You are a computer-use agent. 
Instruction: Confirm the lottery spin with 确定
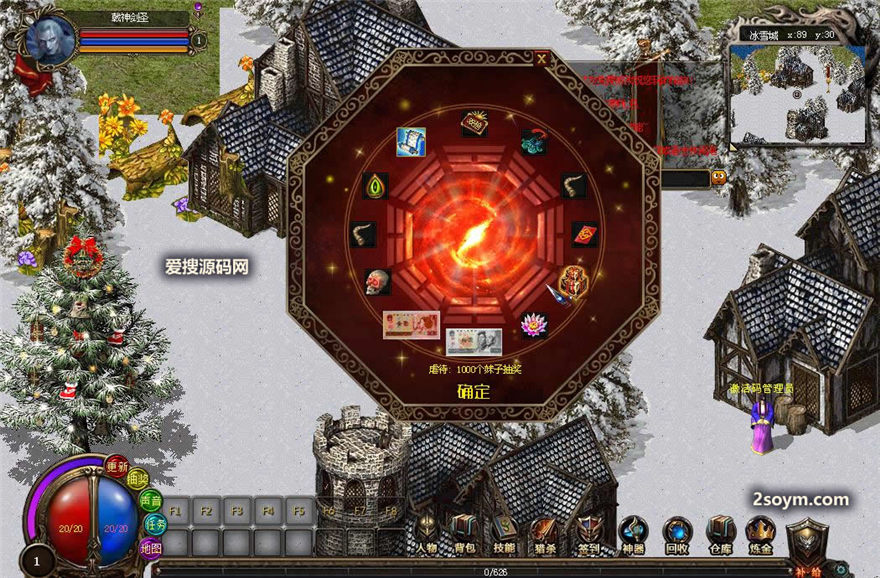coord(473,391)
